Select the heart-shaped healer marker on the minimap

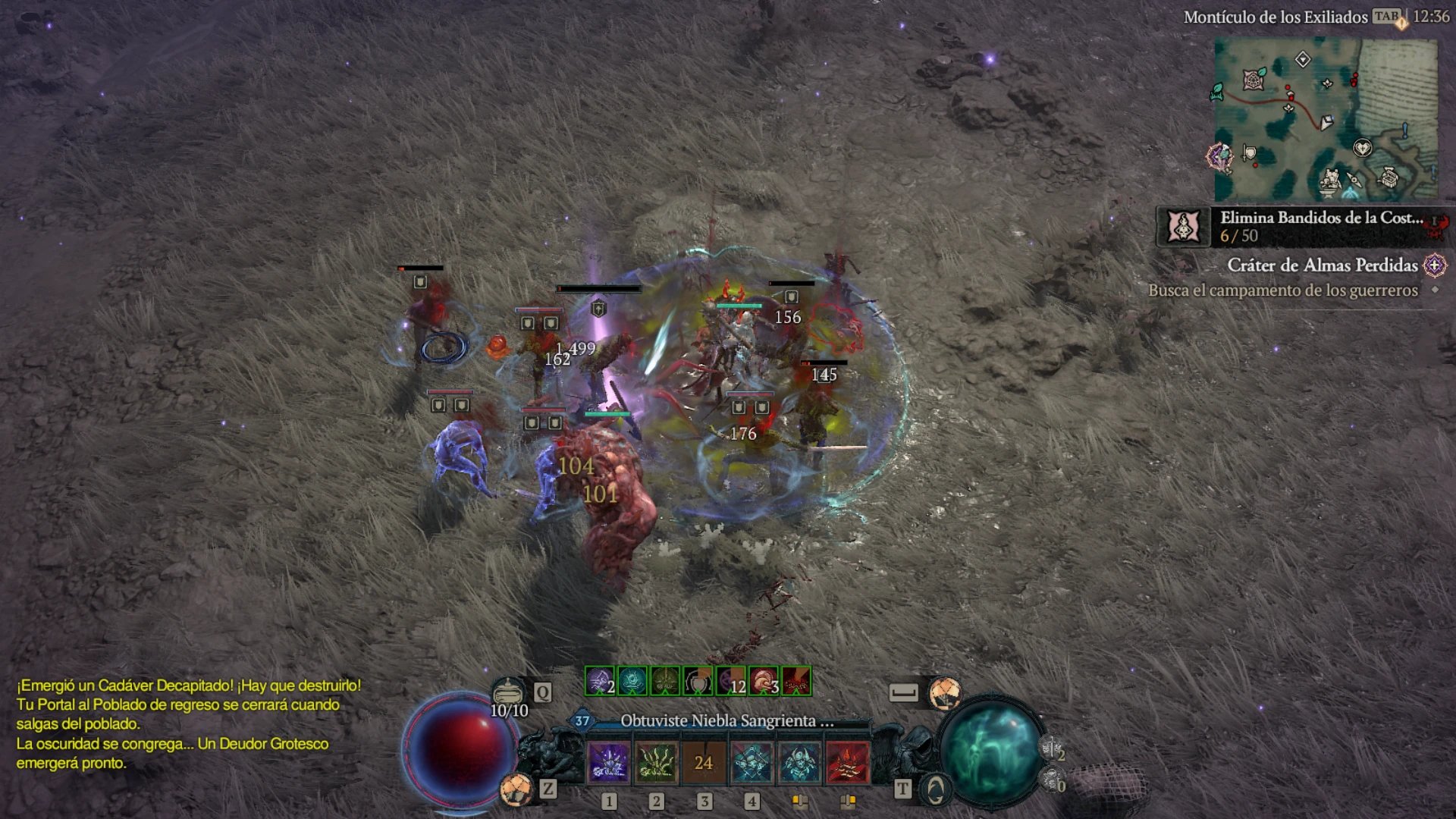[x=1362, y=147]
